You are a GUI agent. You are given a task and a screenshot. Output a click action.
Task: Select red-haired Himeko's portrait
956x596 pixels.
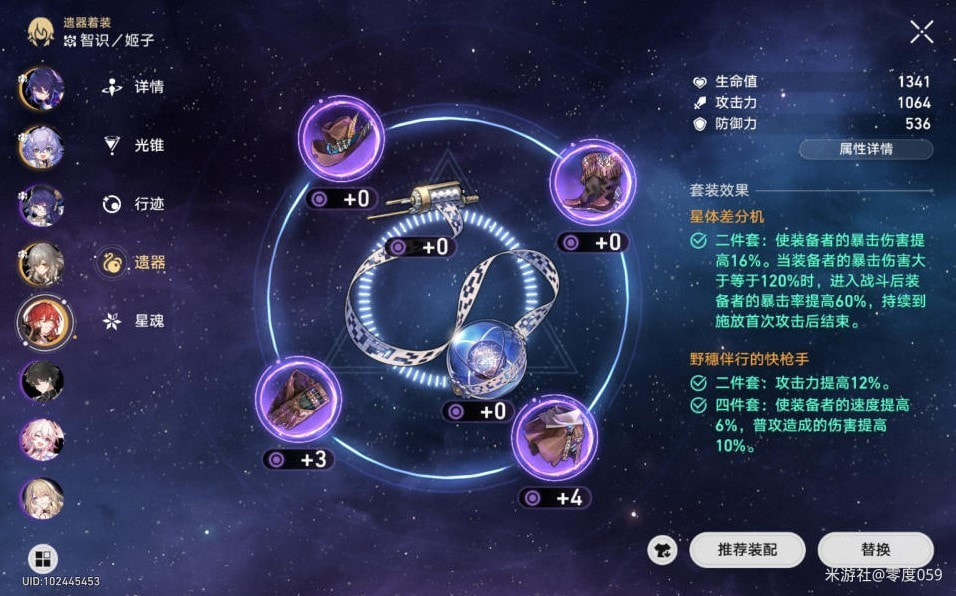click(x=44, y=322)
